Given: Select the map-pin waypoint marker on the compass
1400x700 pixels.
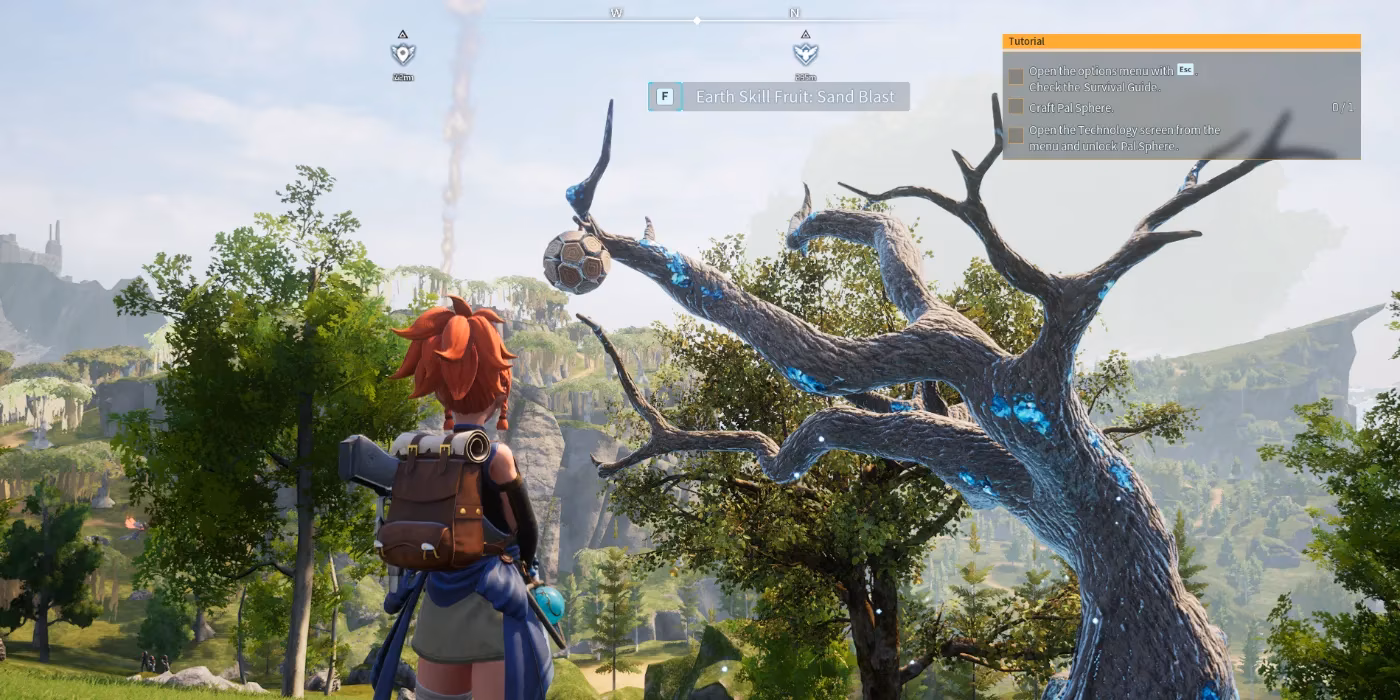Looking at the screenshot, I should click(x=403, y=53).
